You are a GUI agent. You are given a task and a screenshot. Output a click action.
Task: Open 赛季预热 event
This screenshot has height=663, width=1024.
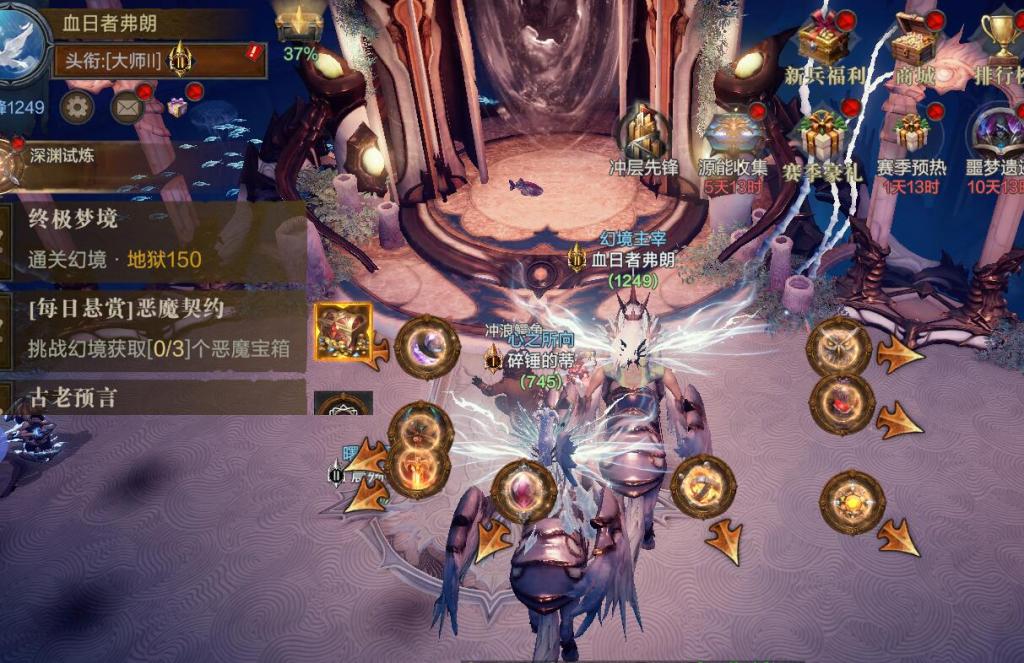(x=910, y=140)
